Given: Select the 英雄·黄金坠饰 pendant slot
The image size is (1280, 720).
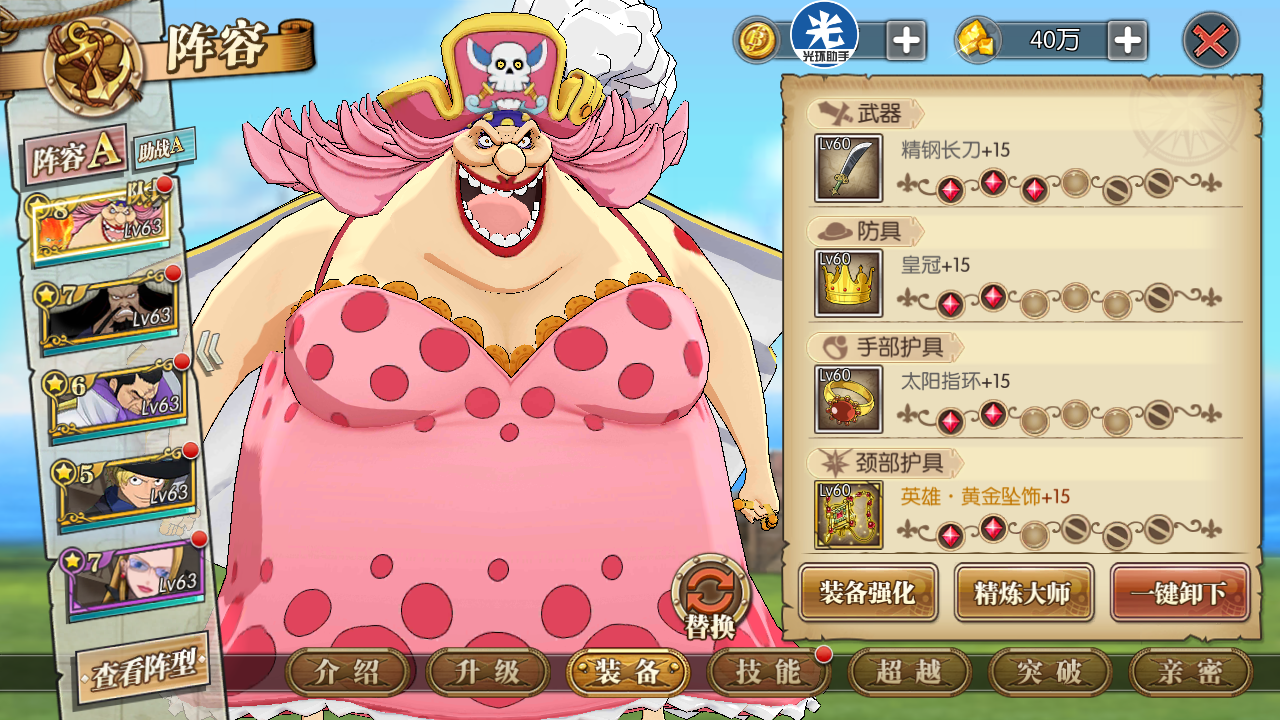Looking at the screenshot, I should (x=848, y=515).
